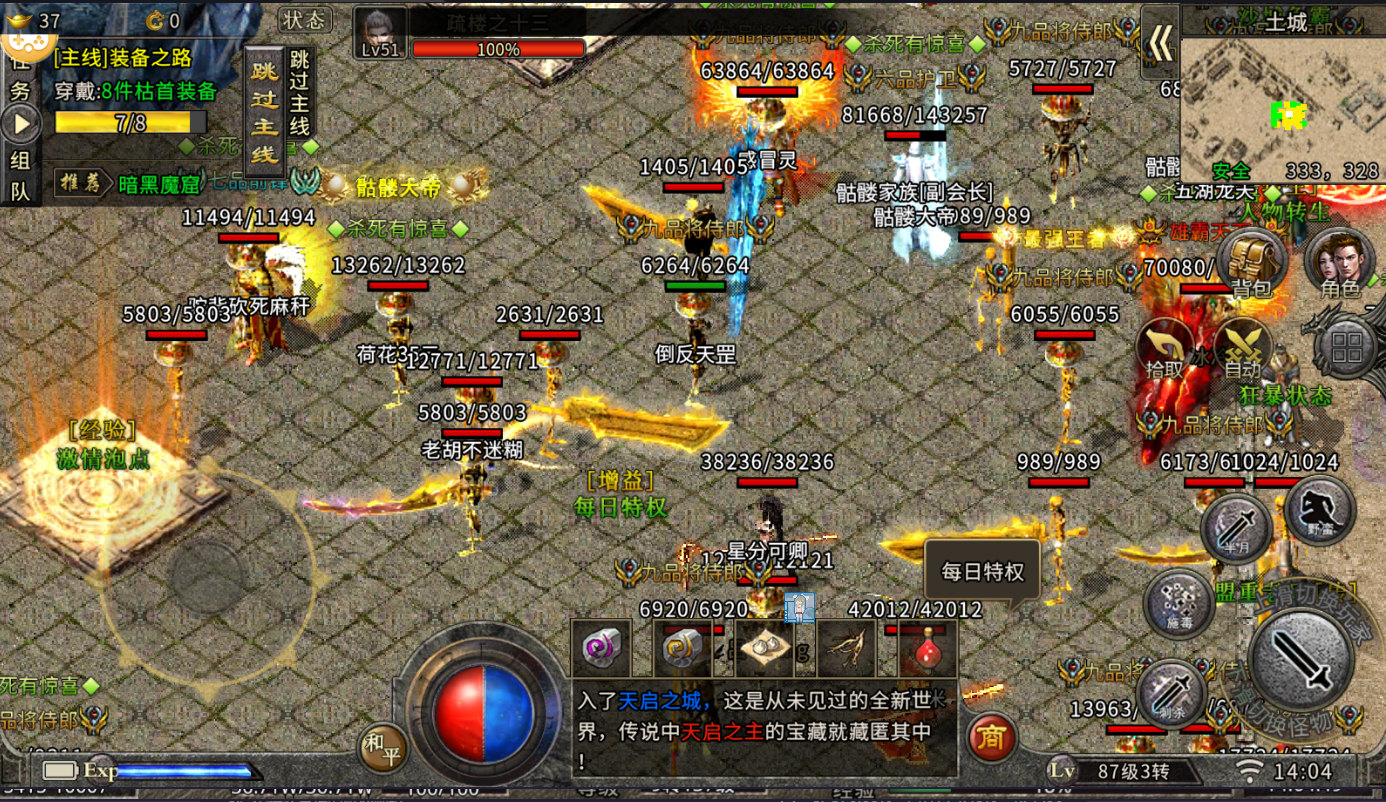
Task: Open the 角色 character sheet
Action: [x=1339, y=262]
